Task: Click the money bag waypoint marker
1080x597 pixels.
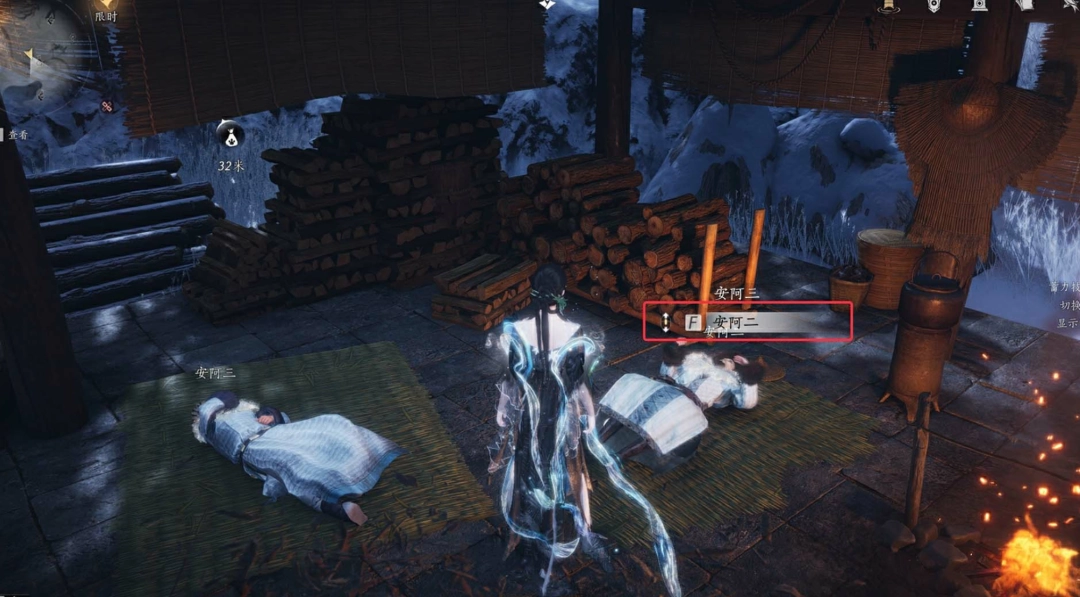Action: click(x=231, y=133)
